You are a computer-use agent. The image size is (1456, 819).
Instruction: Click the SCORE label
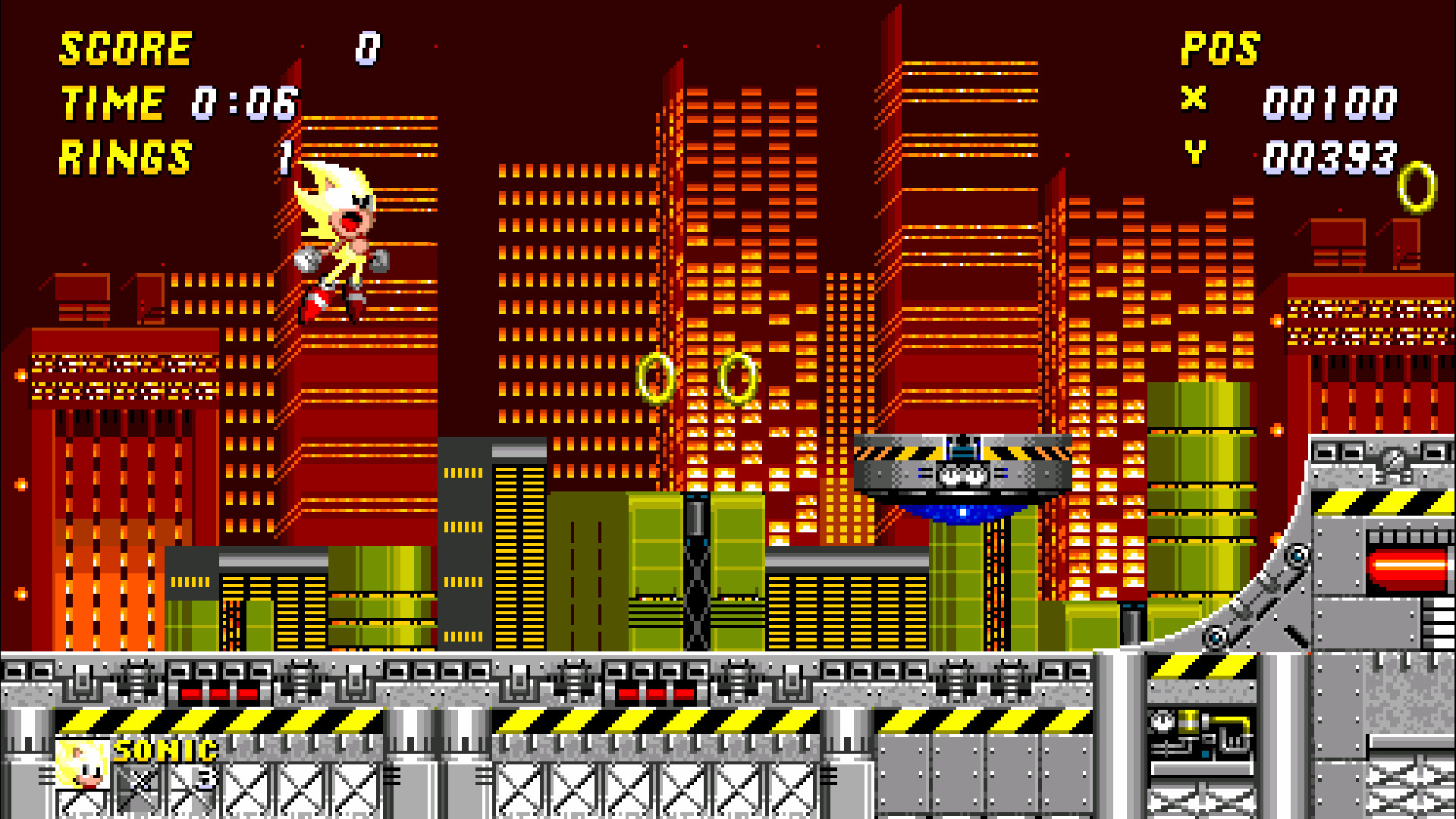(125, 49)
